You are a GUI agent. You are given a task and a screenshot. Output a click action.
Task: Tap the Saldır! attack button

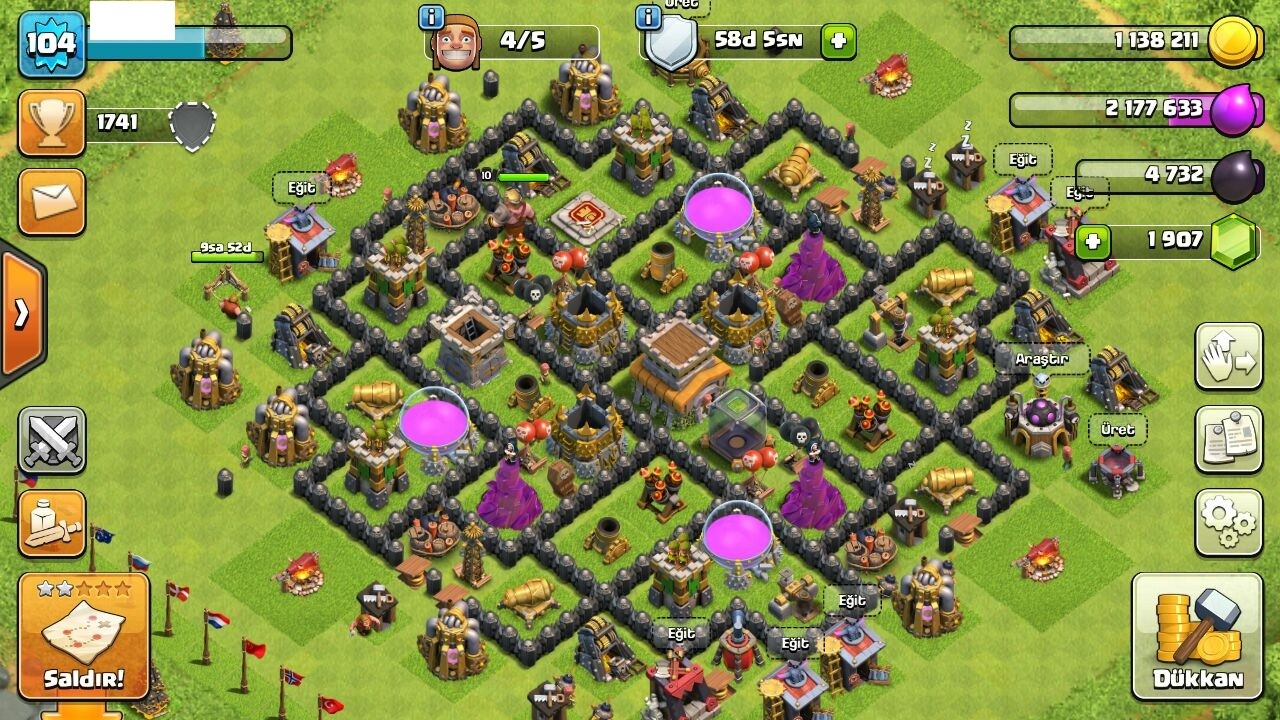(83, 636)
